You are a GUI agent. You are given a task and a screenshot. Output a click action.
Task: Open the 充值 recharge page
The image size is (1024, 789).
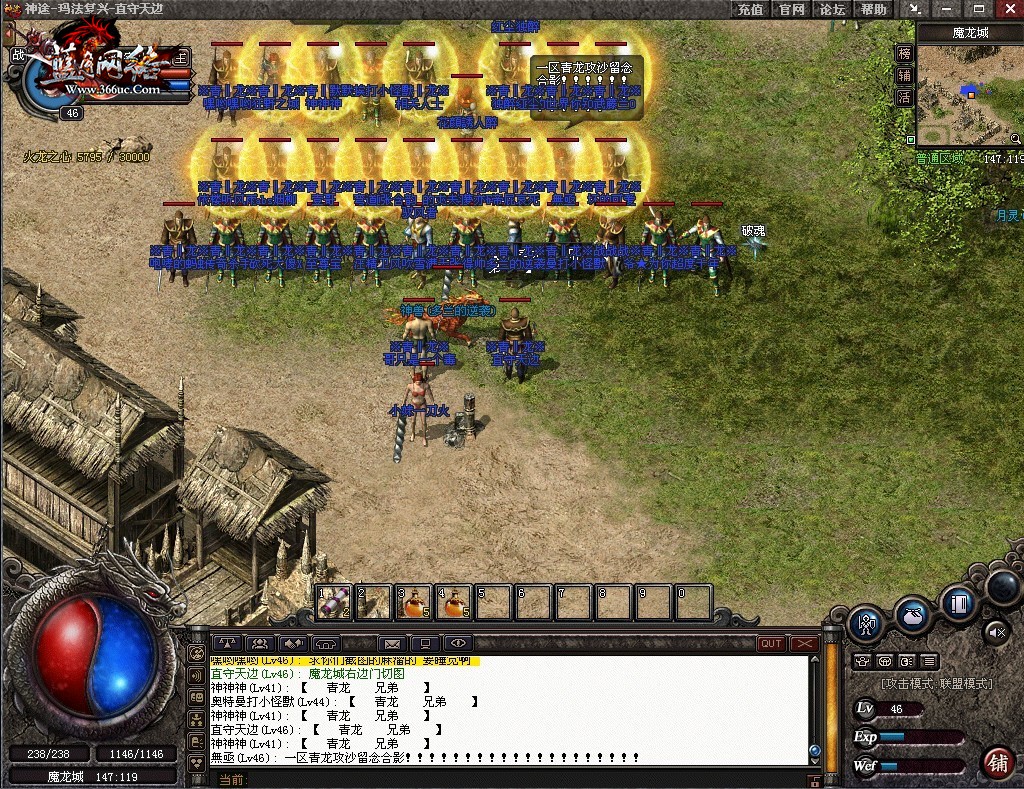click(750, 9)
